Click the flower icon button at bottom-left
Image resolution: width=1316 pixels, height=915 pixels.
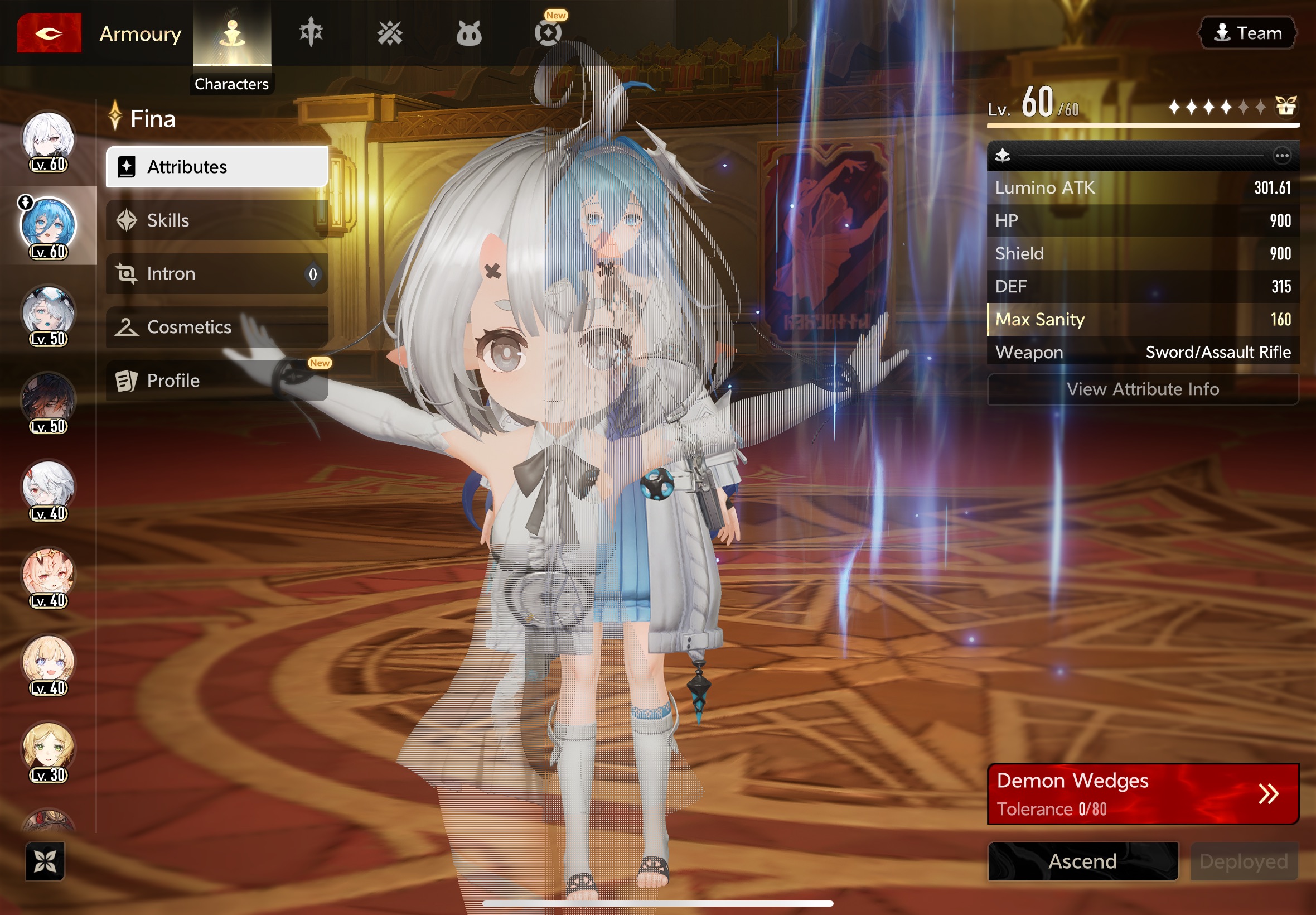(45, 860)
